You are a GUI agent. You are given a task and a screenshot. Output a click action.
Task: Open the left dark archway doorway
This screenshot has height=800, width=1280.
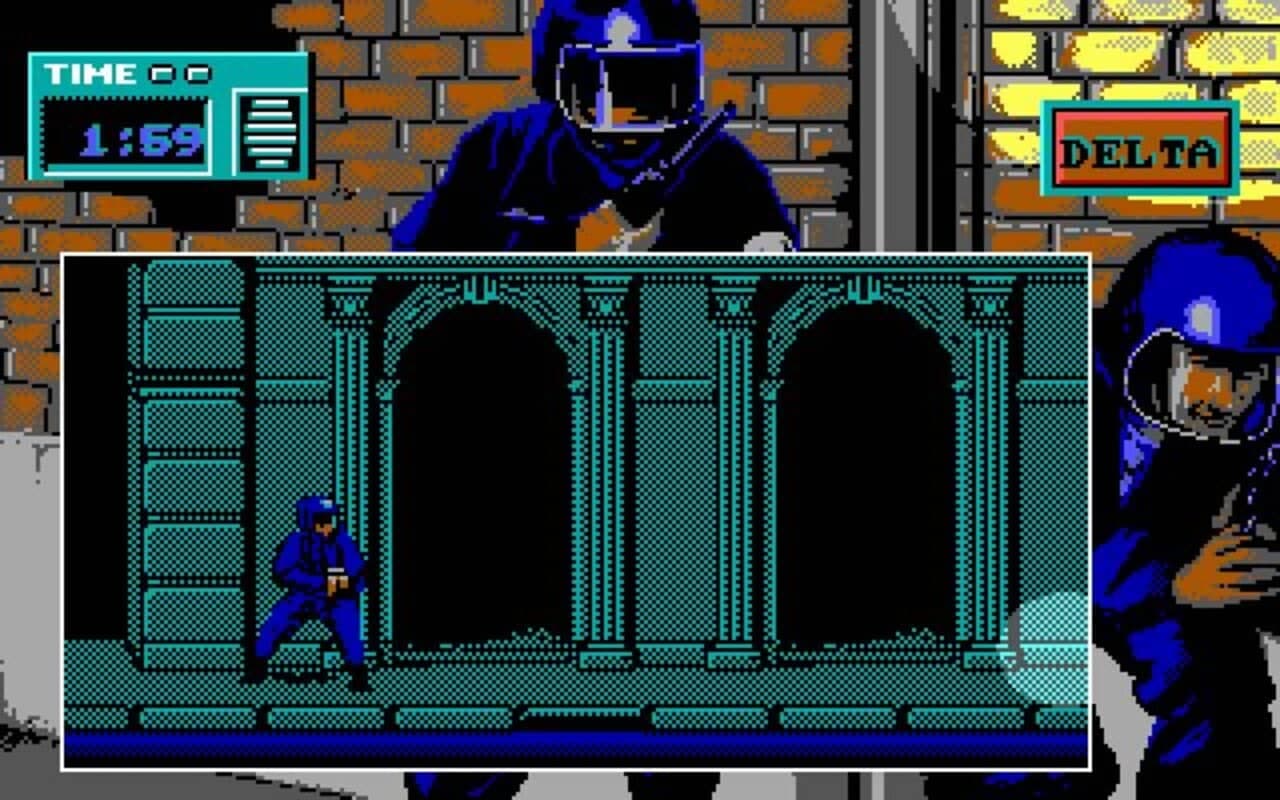[480, 470]
